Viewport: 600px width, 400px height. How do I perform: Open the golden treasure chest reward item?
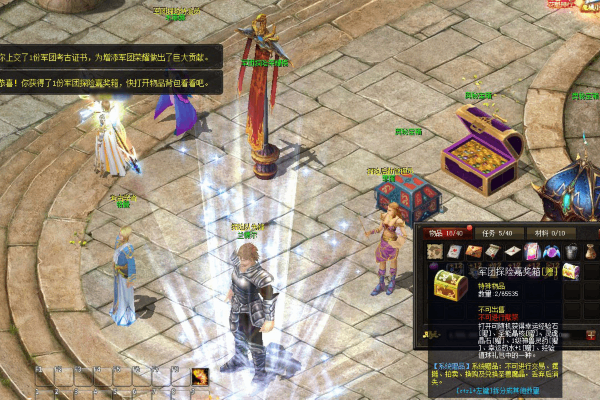point(569,270)
